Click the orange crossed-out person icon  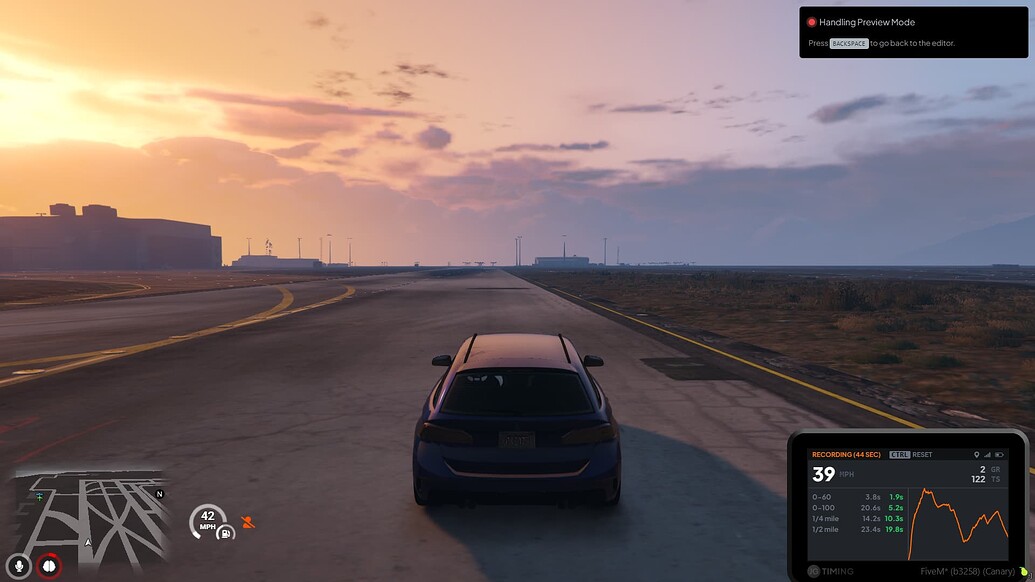click(x=248, y=522)
